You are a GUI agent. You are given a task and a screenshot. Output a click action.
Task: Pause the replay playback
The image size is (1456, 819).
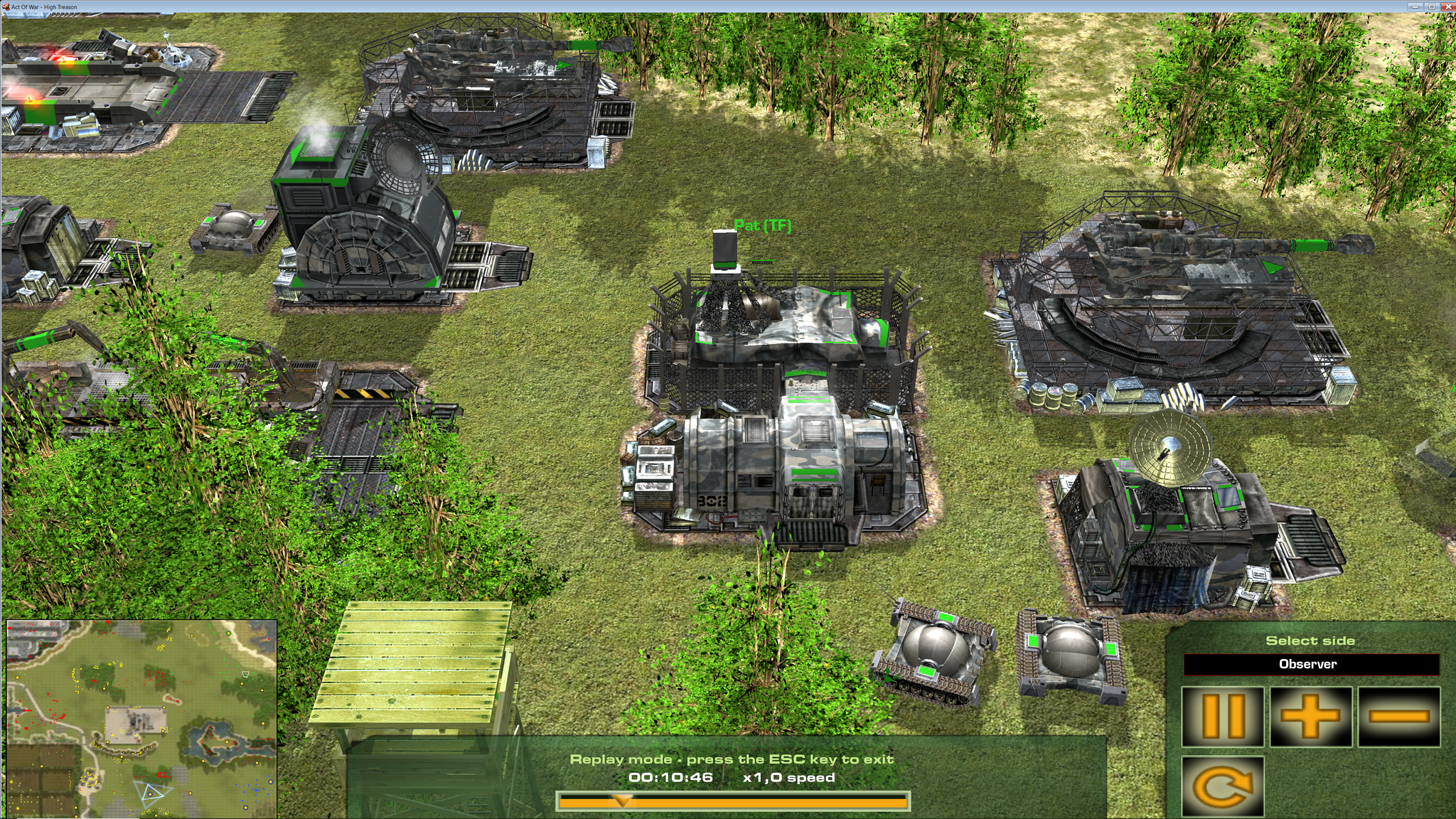[x=1222, y=717]
